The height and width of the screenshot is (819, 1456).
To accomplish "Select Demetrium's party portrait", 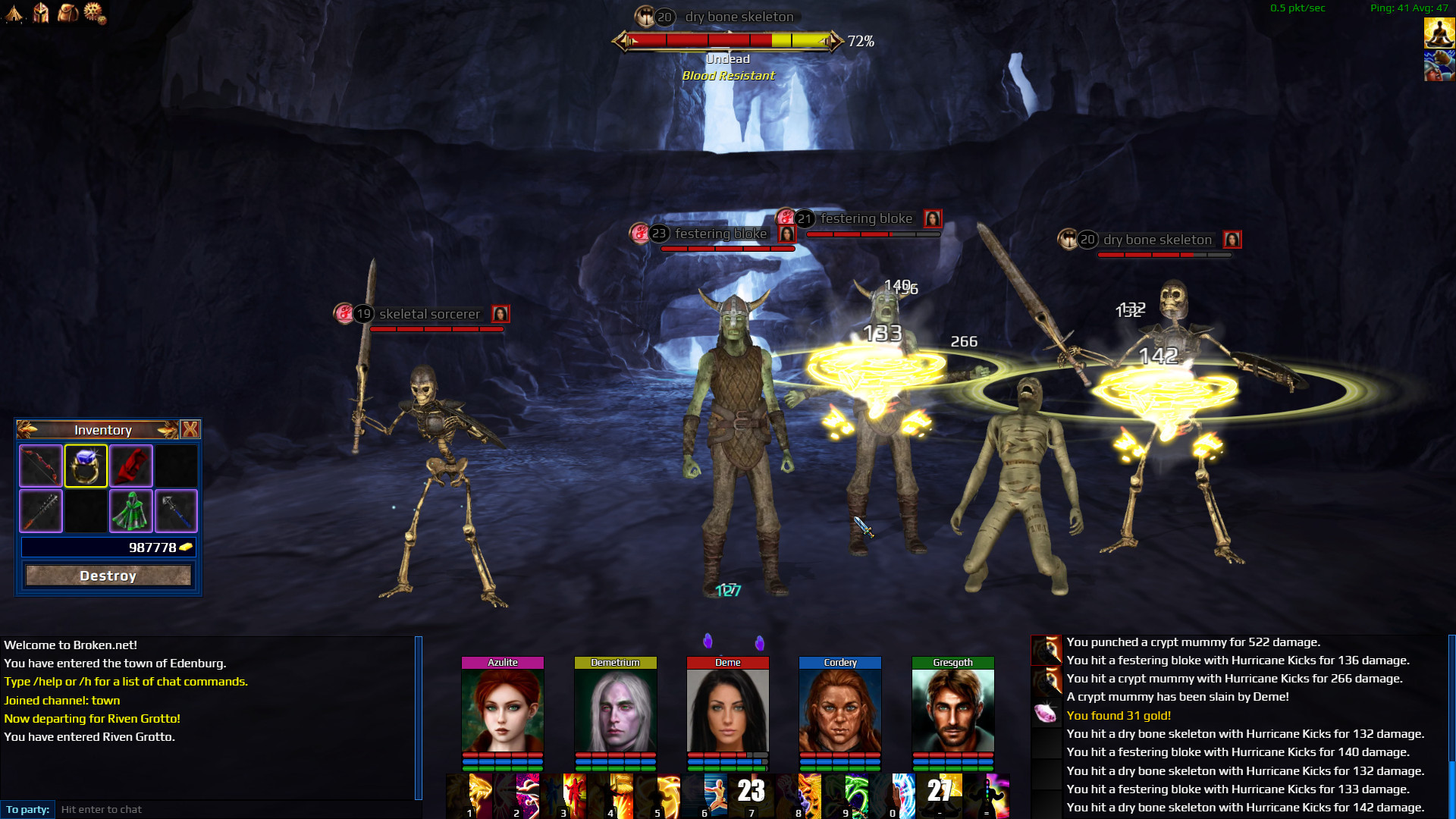I will (x=615, y=711).
